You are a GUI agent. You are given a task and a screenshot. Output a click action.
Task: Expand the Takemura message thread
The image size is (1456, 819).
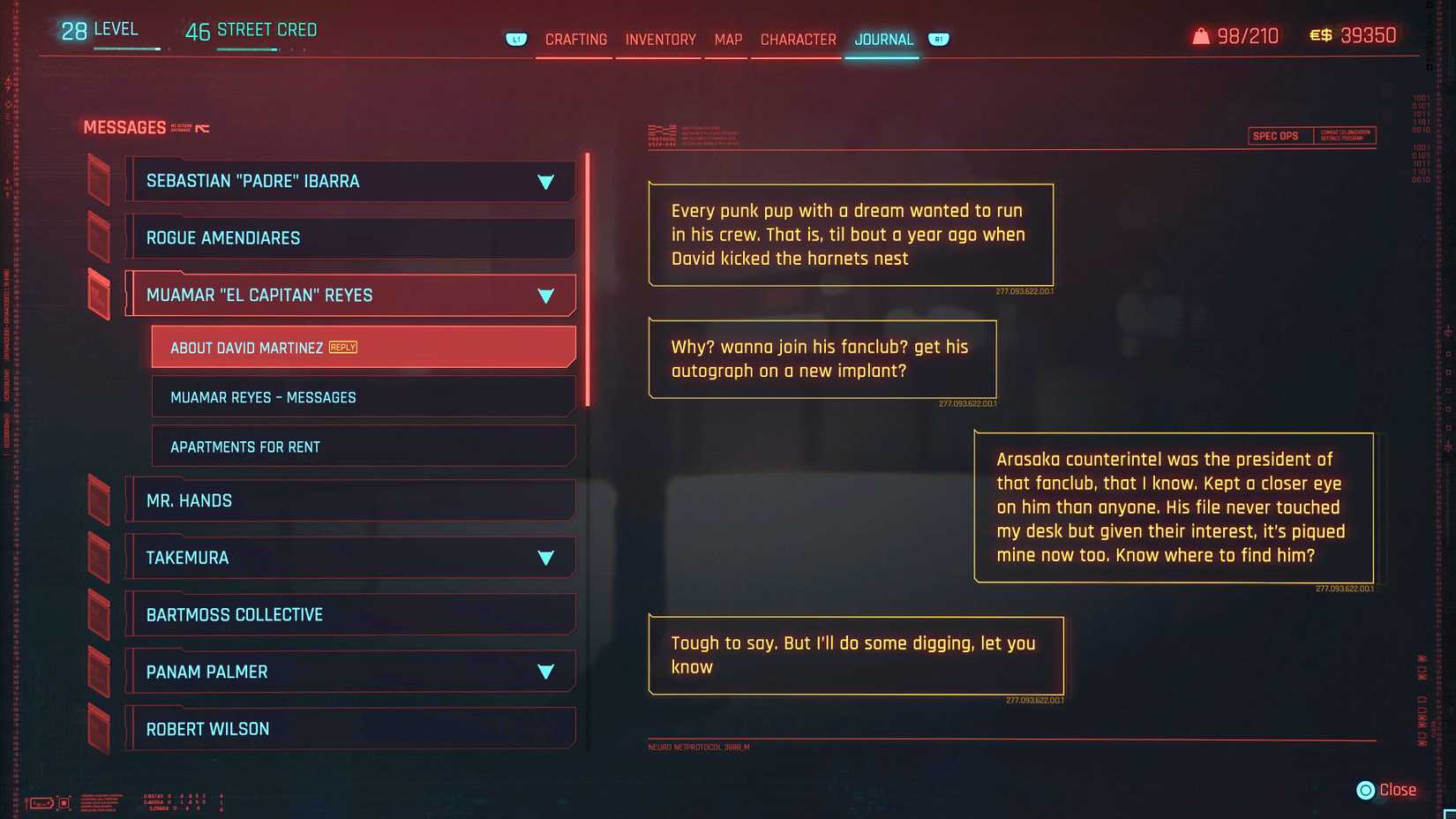tap(547, 557)
